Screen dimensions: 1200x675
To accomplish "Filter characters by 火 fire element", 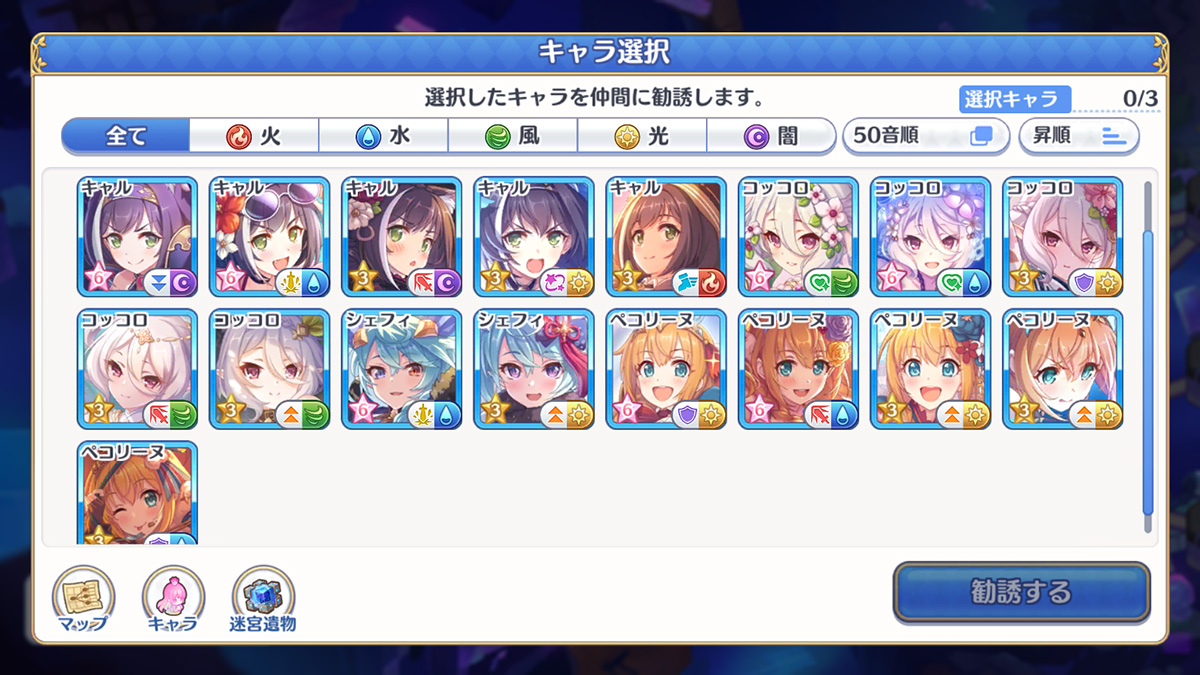I will coord(255,136).
